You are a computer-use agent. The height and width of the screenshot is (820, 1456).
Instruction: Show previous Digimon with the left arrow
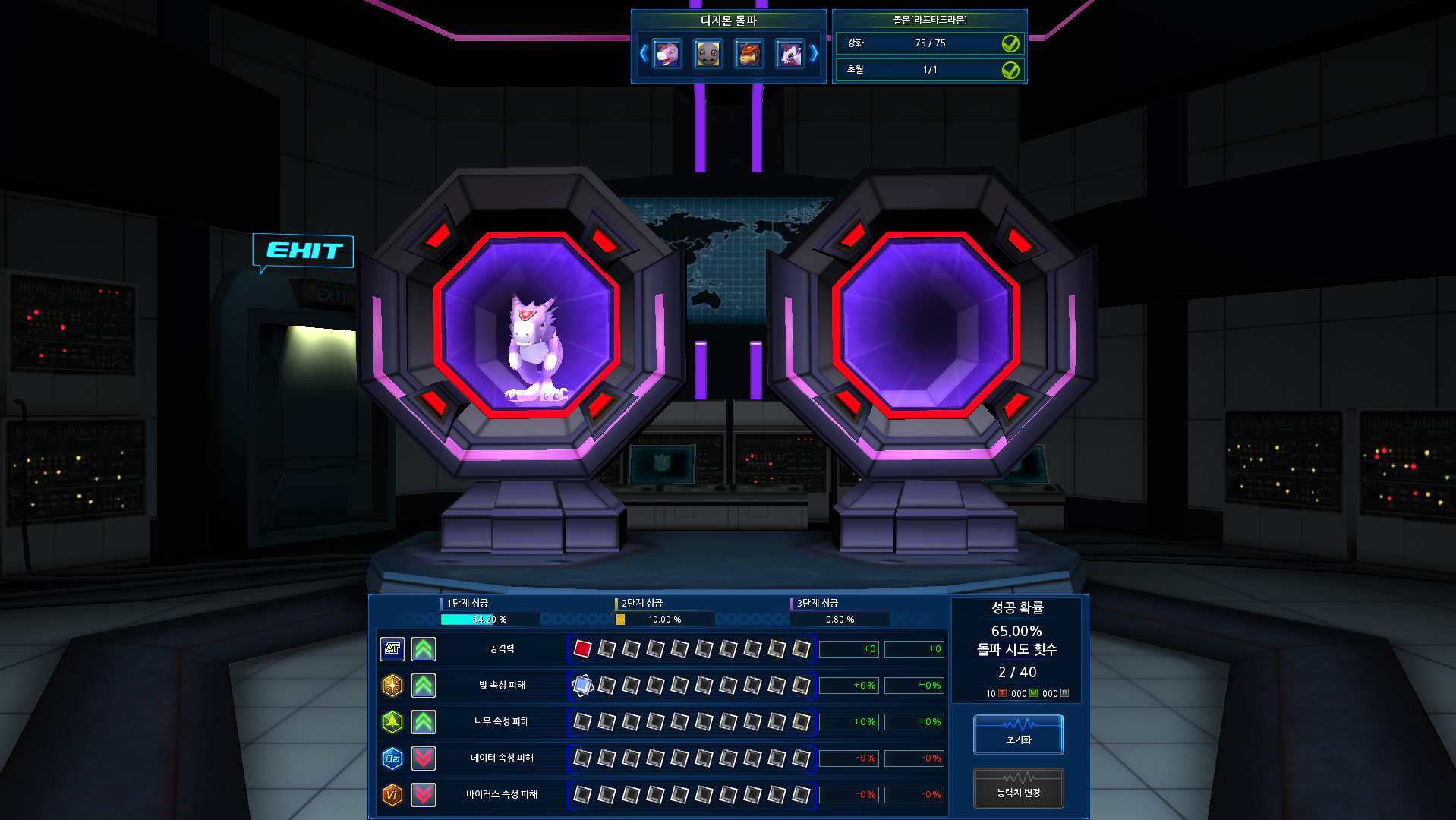click(x=643, y=53)
